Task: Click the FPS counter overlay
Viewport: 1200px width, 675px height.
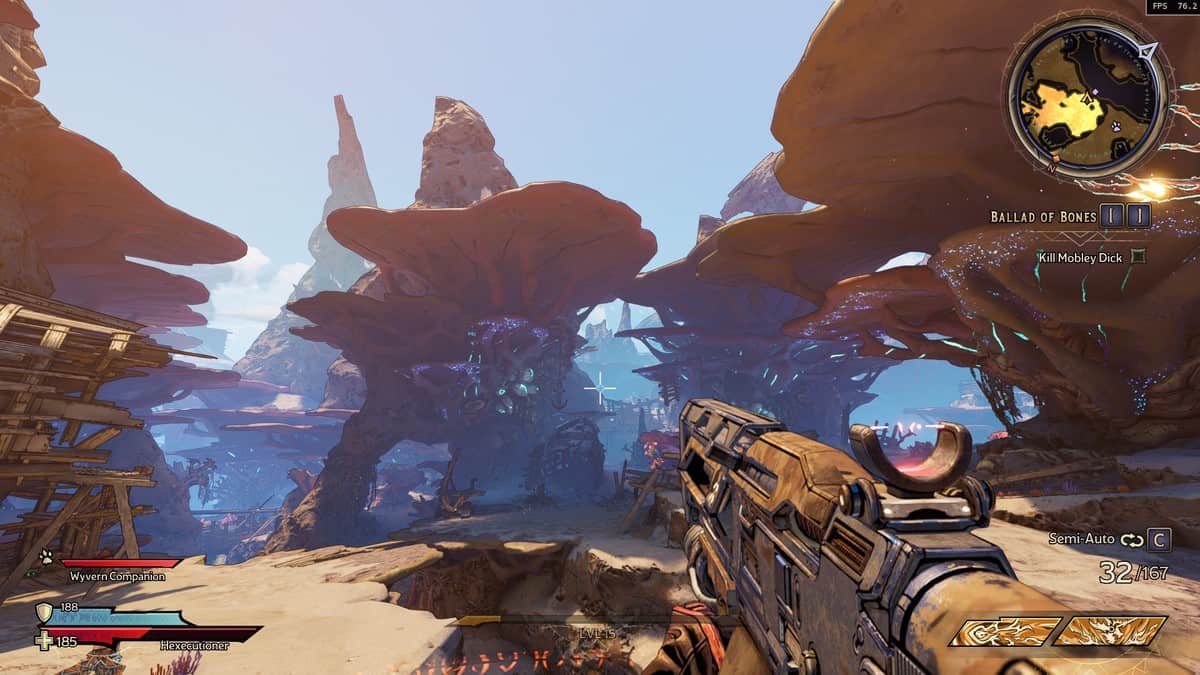Action: (x=1172, y=6)
